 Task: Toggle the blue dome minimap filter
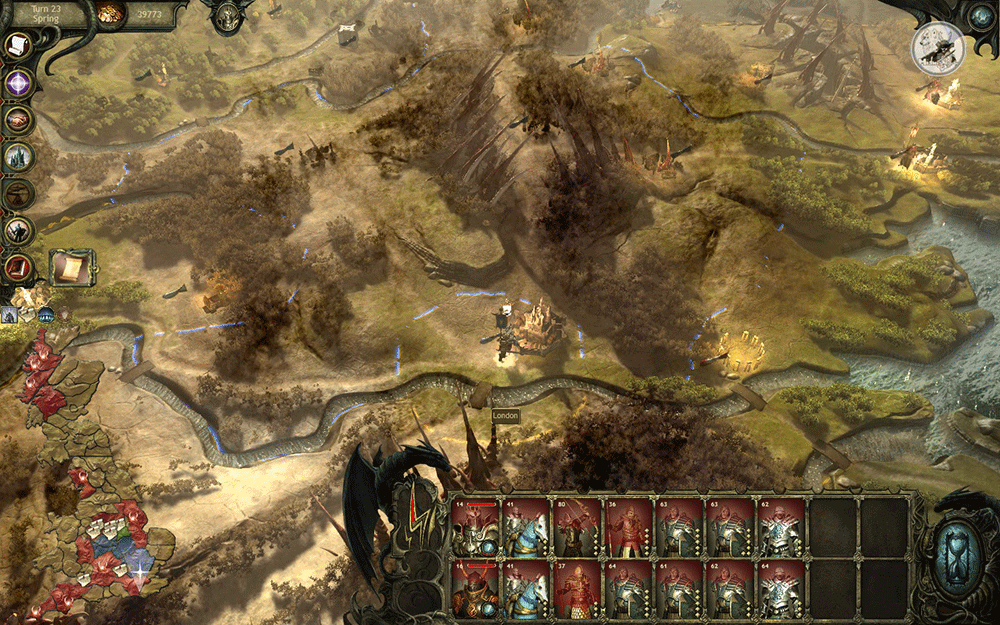pyautogui.click(x=47, y=314)
